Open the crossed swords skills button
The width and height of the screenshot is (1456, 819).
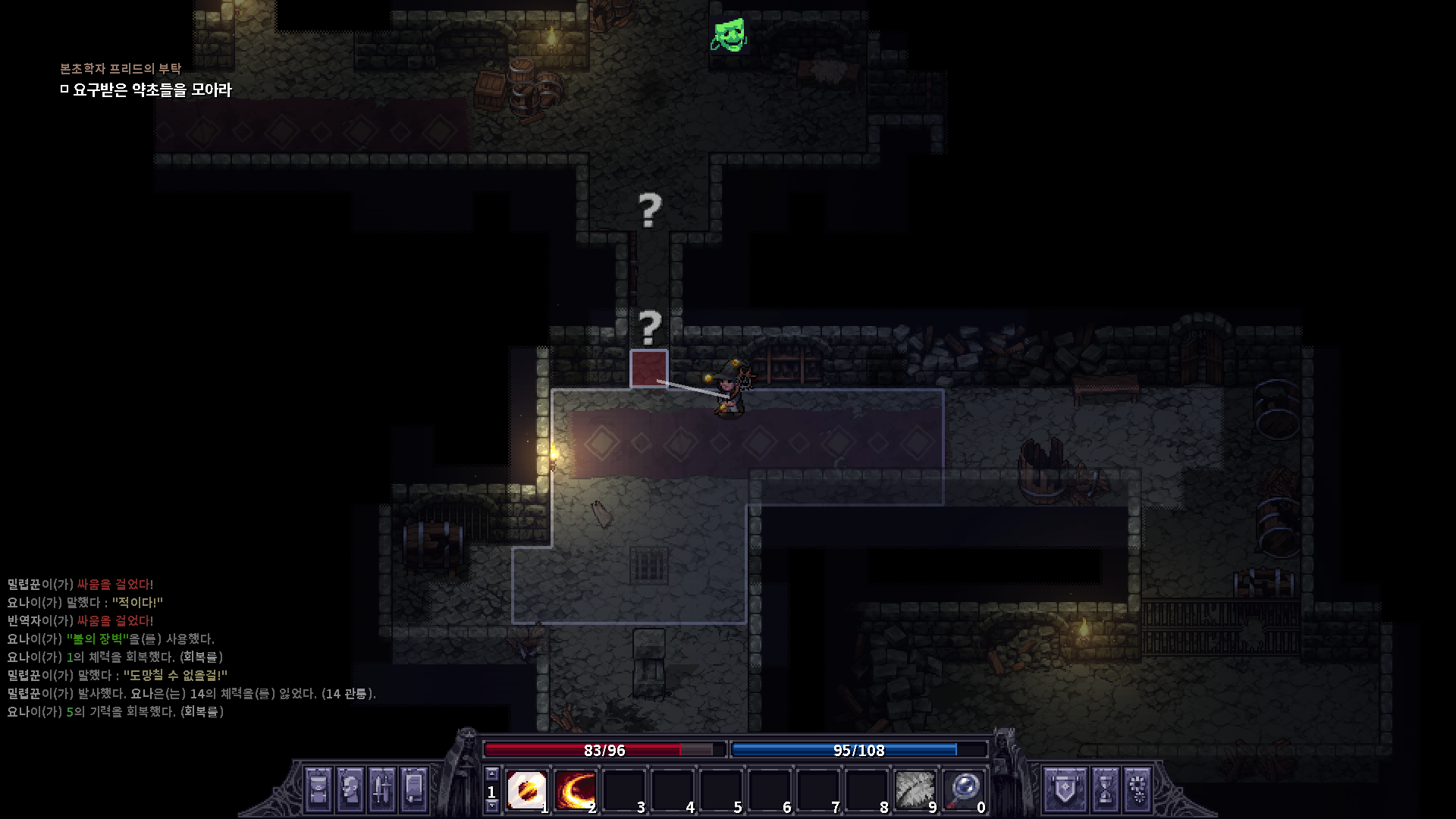pos(381,789)
